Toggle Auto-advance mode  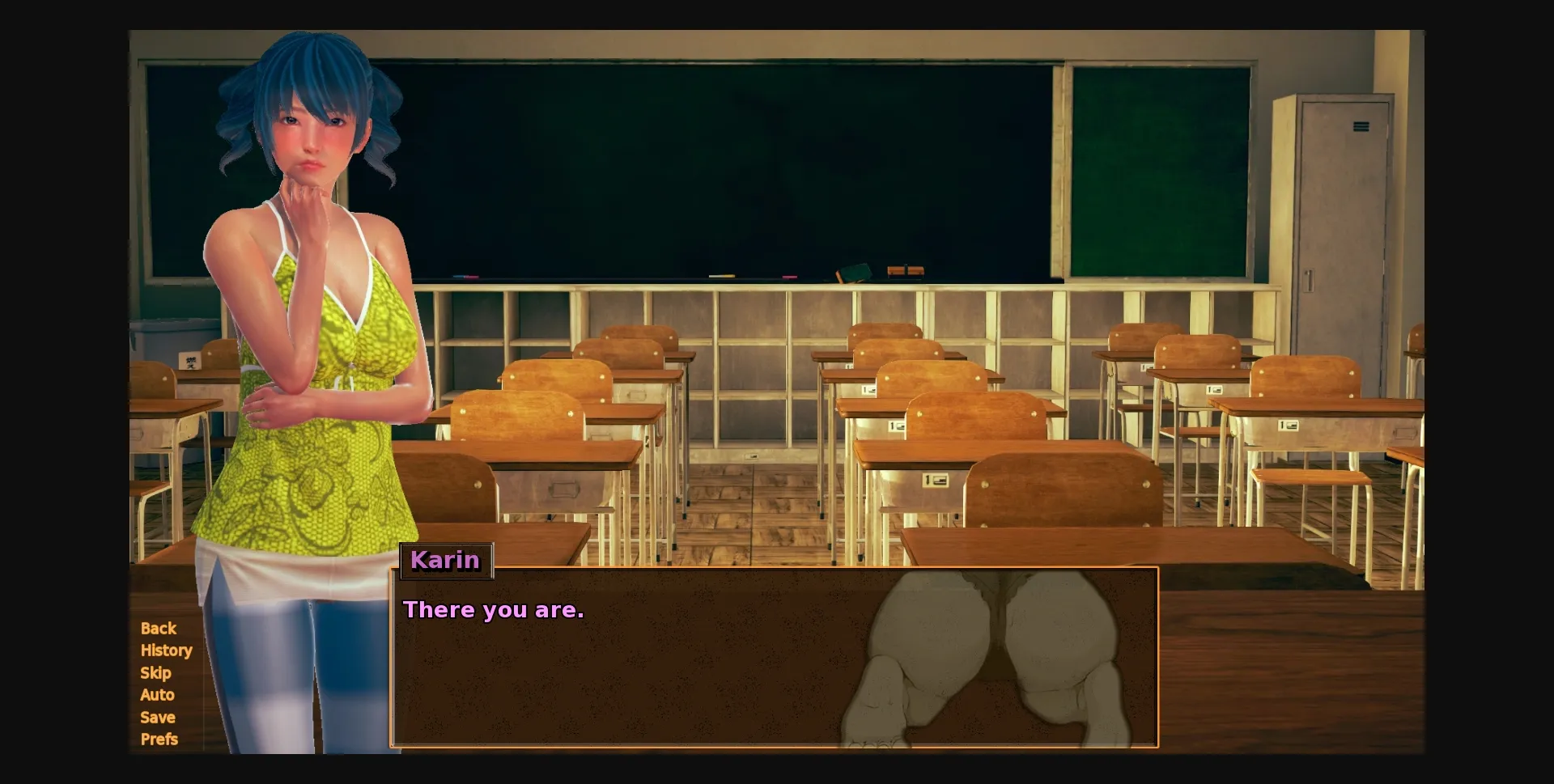click(157, 694)
